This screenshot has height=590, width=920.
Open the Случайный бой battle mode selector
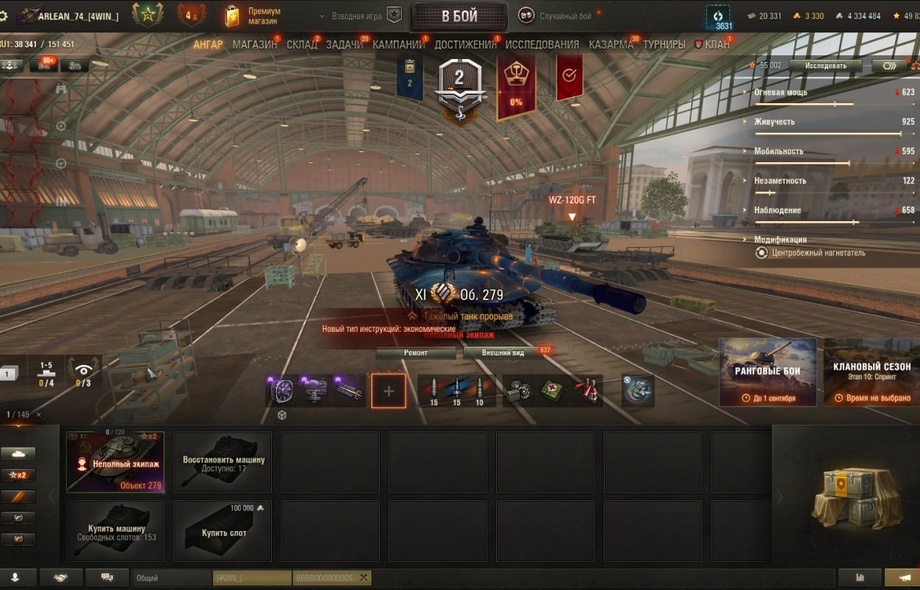pyautogui.click(x=556, y=16)
